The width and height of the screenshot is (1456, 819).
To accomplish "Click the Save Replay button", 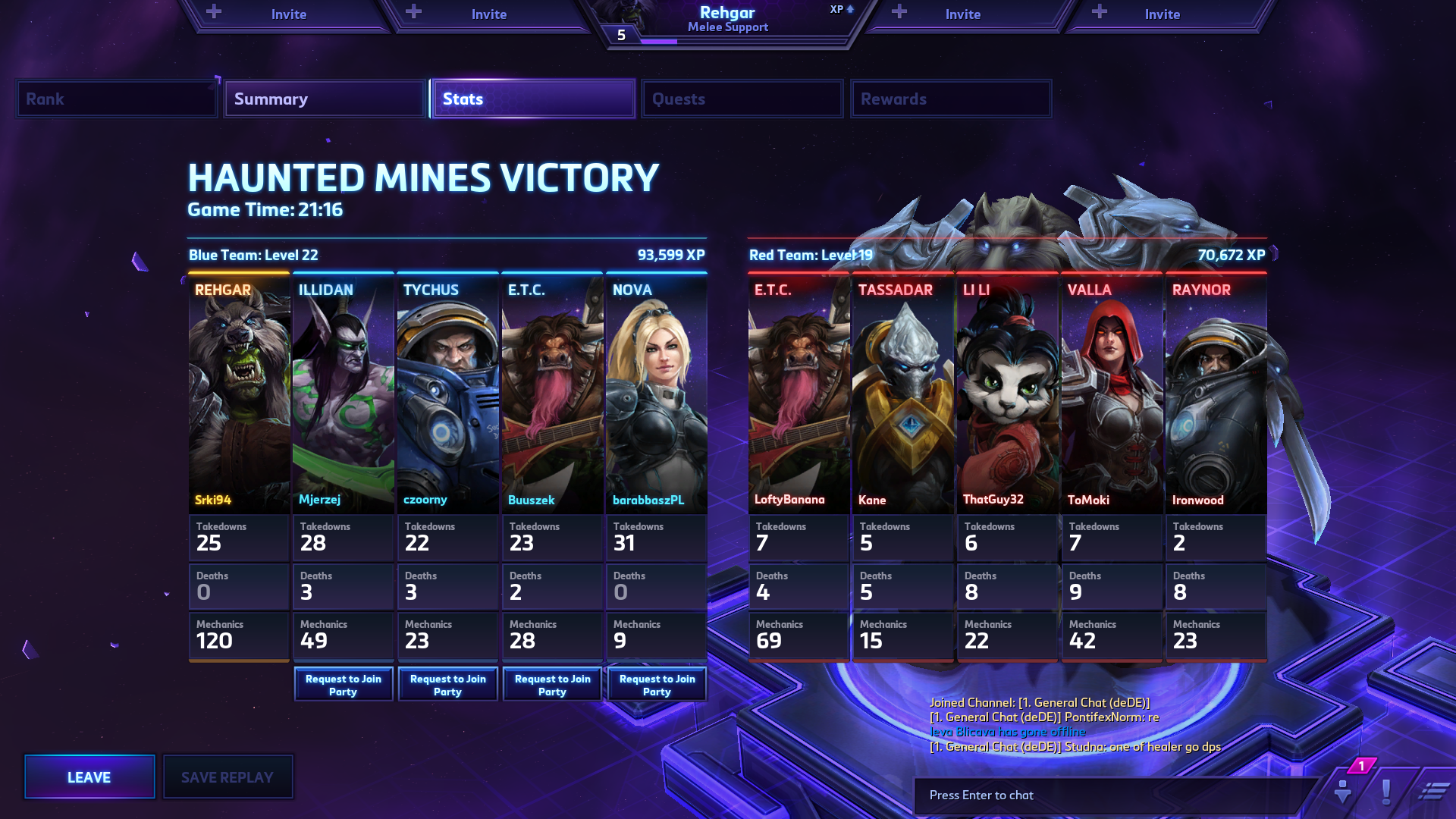I will 227,777.
